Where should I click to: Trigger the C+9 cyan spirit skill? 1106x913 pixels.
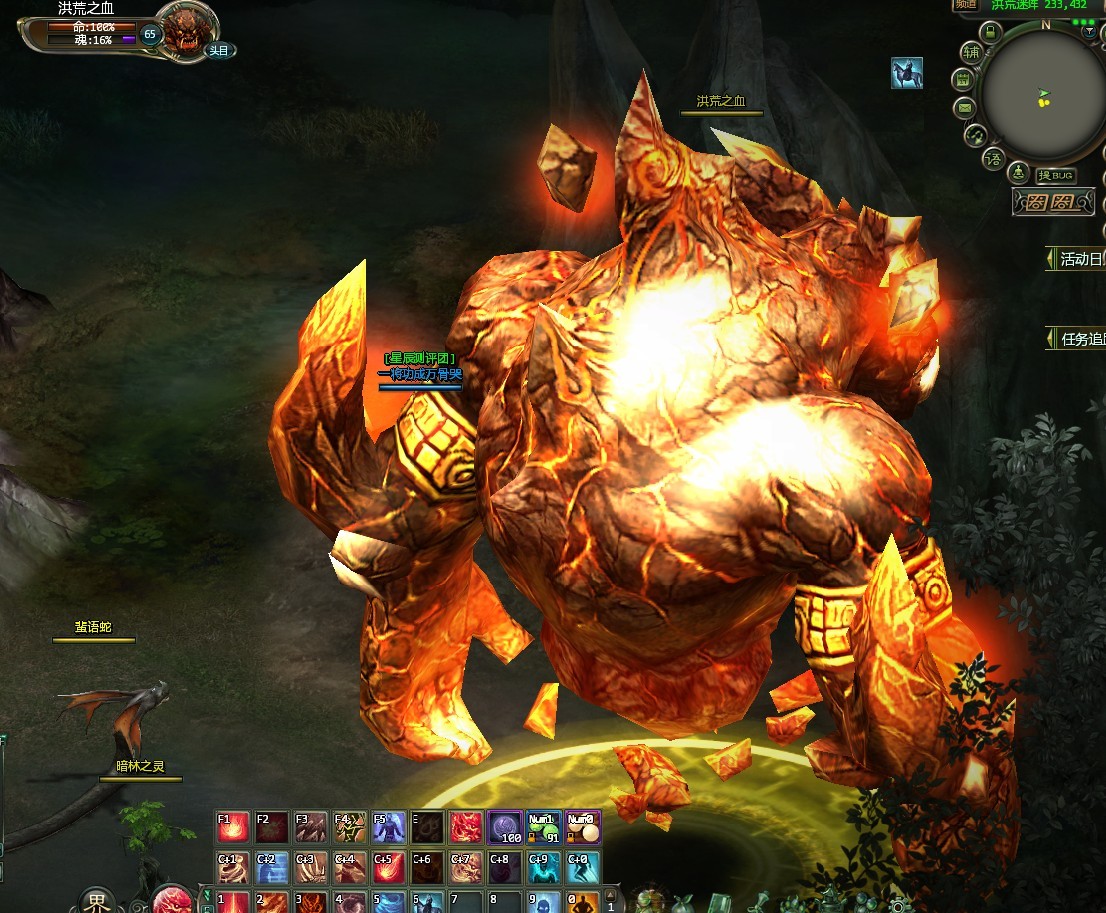pyautogui.click(x=544, y=867)
